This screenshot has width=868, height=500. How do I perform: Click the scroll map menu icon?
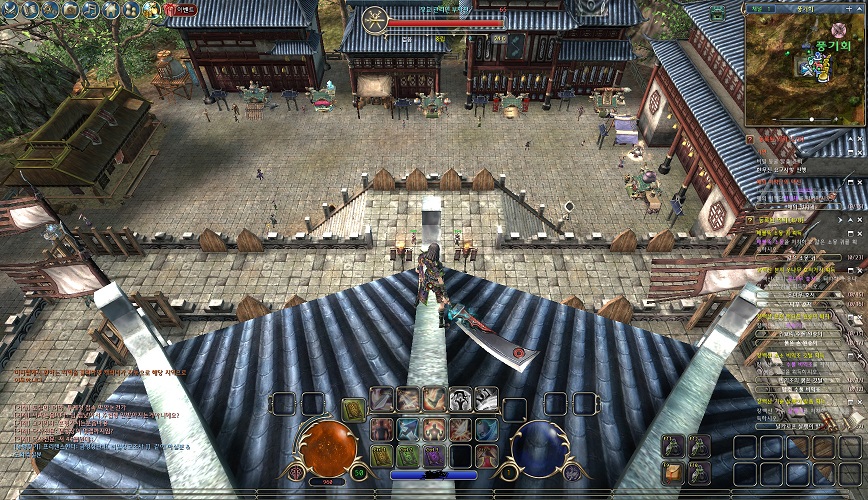tap(30, 10)
